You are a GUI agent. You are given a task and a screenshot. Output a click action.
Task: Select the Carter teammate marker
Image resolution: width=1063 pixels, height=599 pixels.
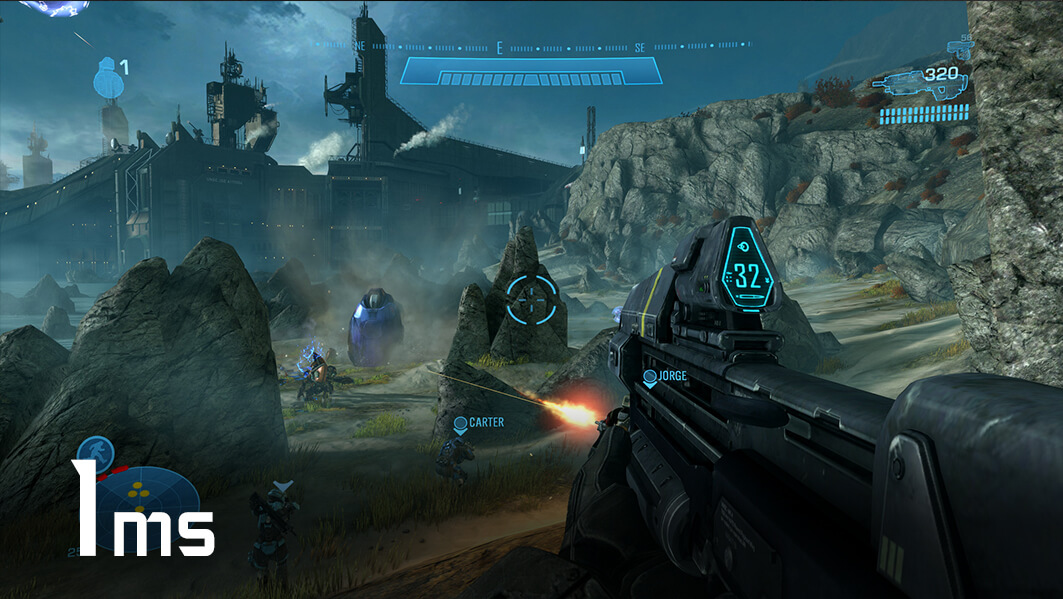coord(461,423)
